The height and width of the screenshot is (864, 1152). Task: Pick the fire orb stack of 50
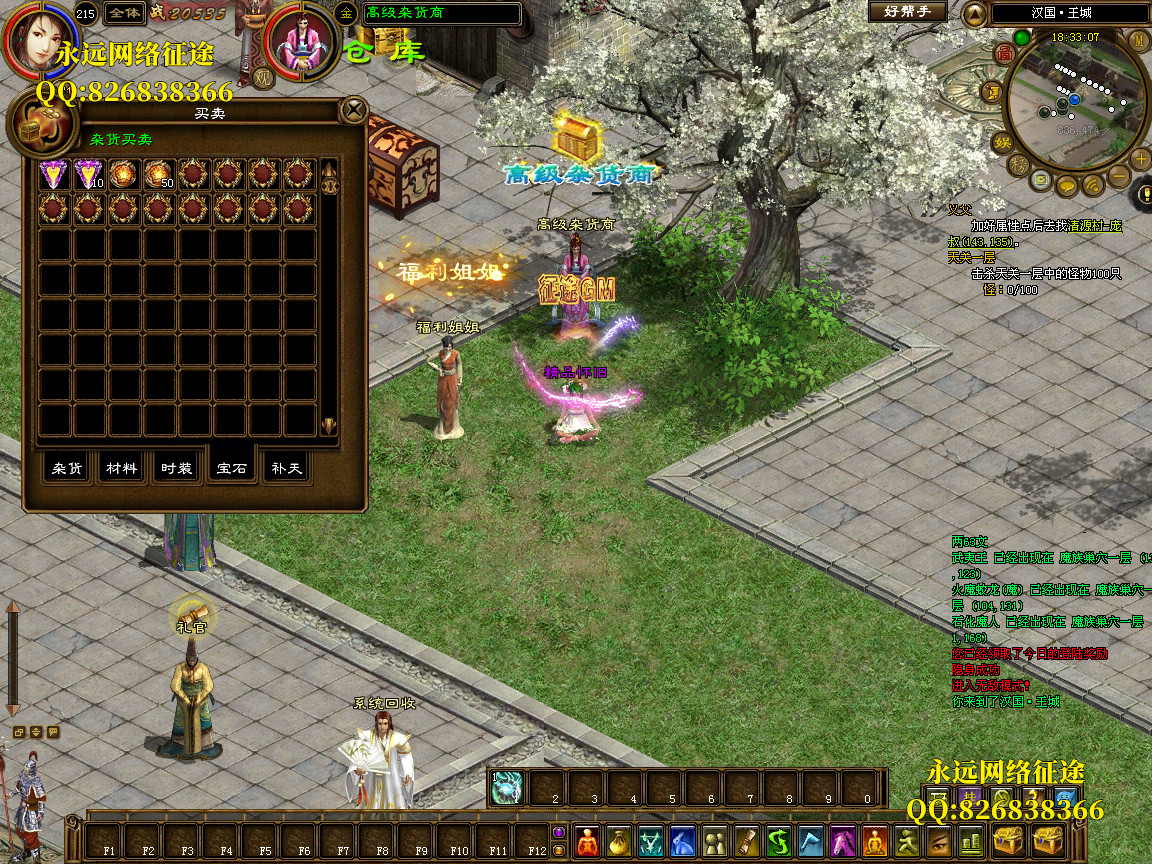[x=159, y=174]
